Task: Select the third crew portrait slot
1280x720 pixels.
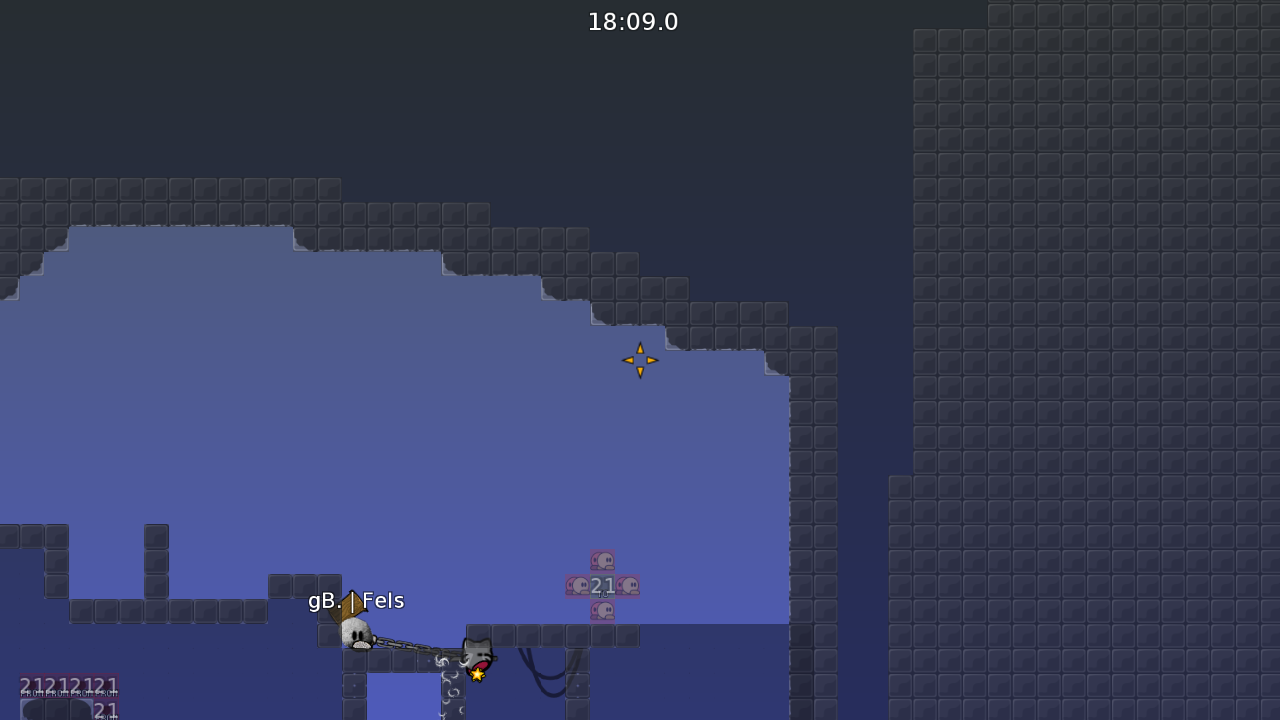Action: (x=81, y=712)
